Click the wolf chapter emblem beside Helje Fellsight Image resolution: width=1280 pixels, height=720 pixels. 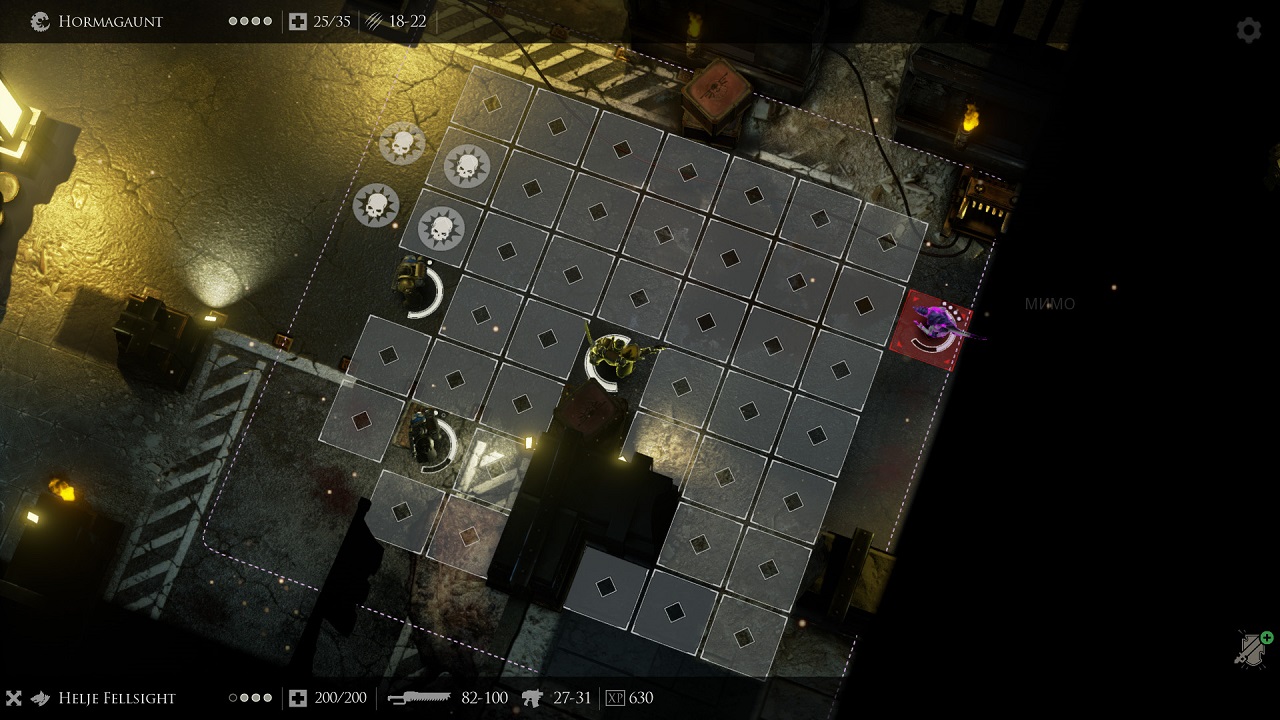tap(40, 698)
